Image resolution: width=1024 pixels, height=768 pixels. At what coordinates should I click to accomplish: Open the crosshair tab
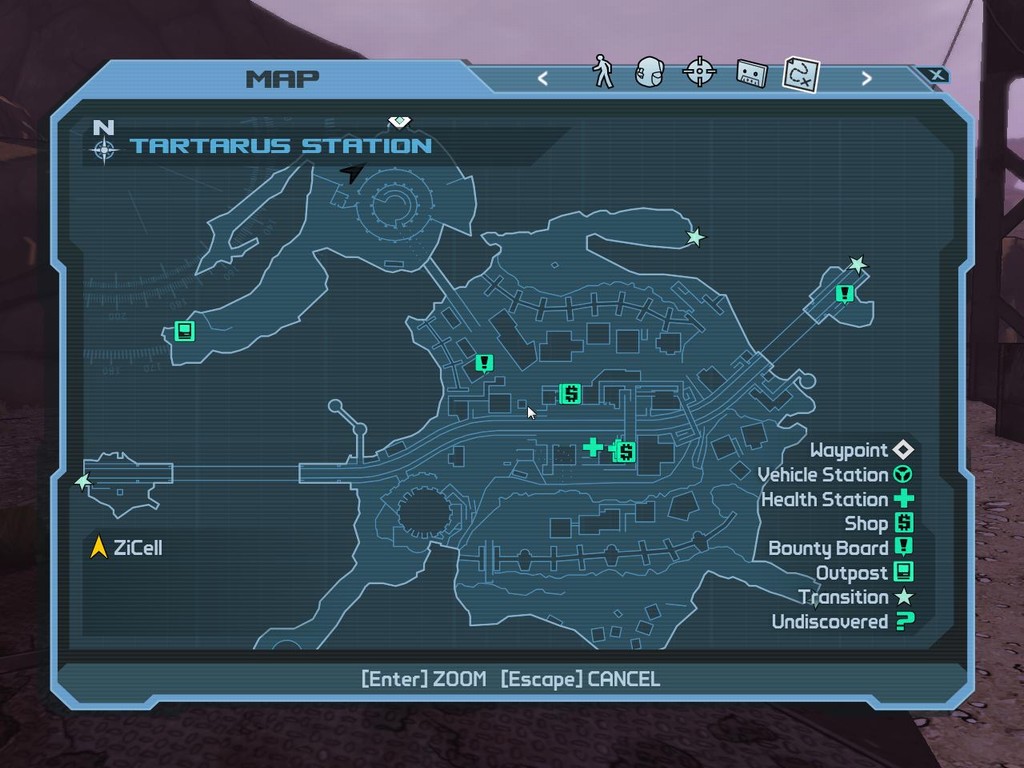tap(699, 72)
